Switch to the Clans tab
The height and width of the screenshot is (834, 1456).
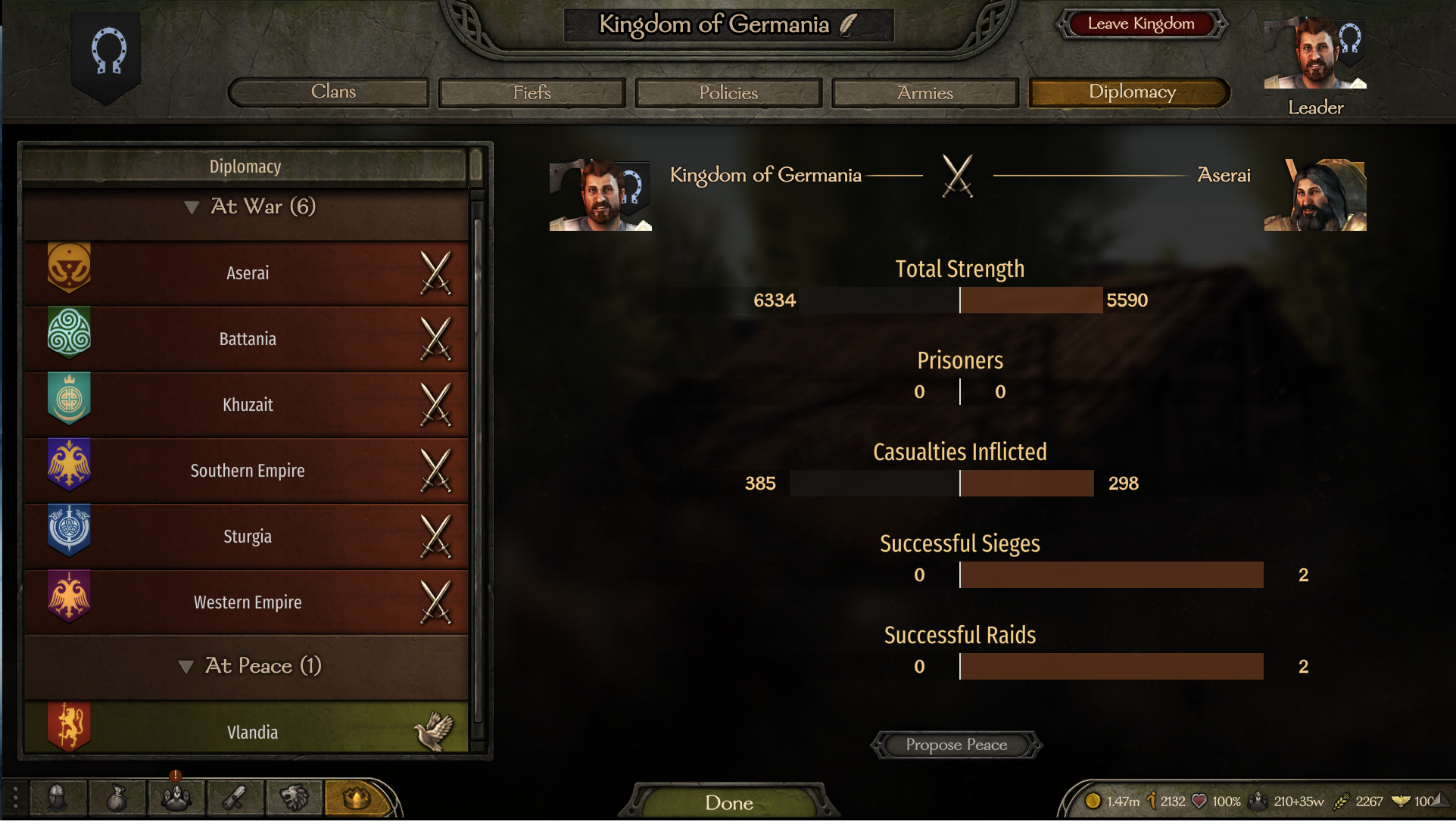click(x=329, y=92)
